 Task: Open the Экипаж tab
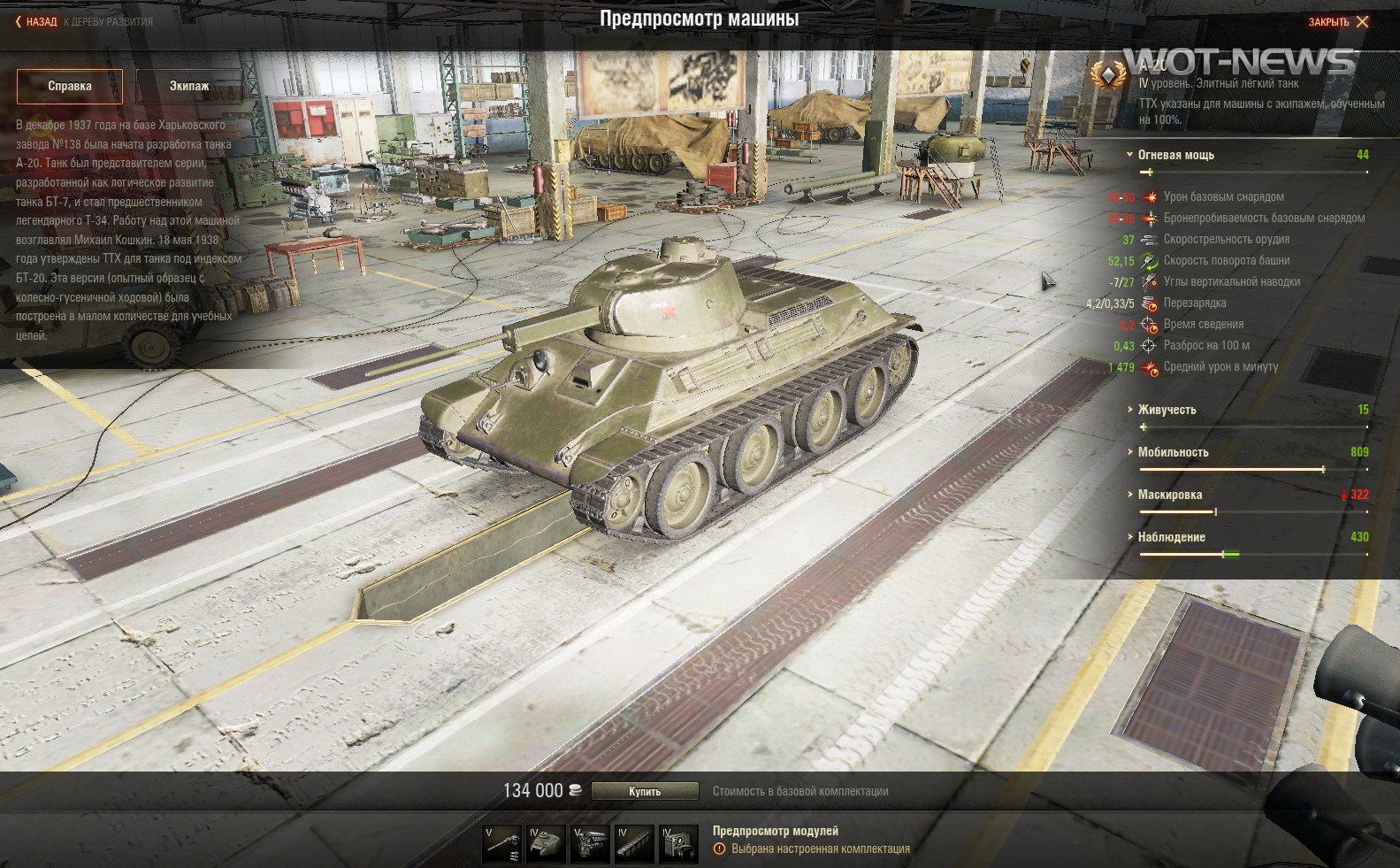[x=189, y=86]
